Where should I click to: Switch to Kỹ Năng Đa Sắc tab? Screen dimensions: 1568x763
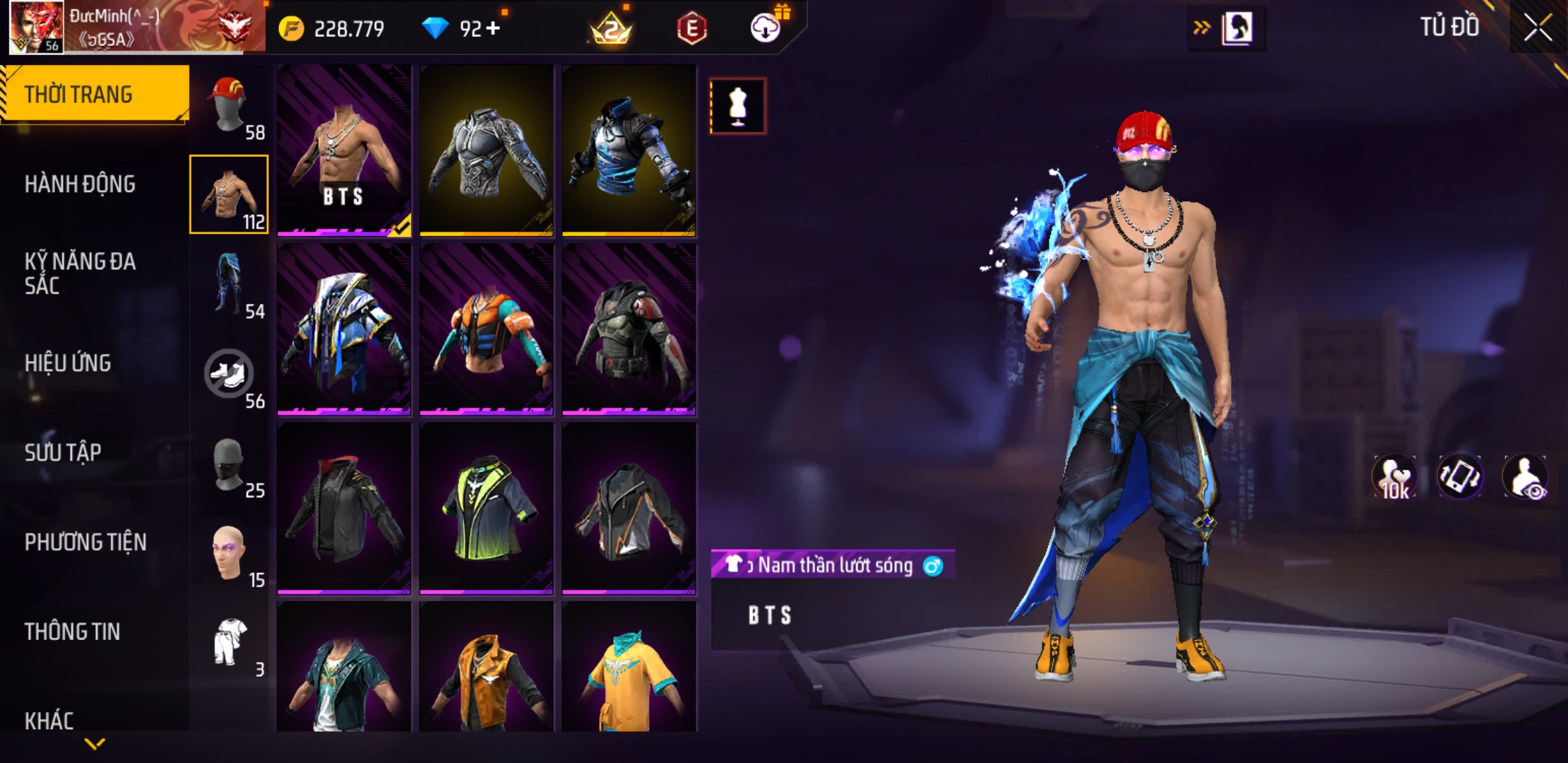click(x=80, y=273)
